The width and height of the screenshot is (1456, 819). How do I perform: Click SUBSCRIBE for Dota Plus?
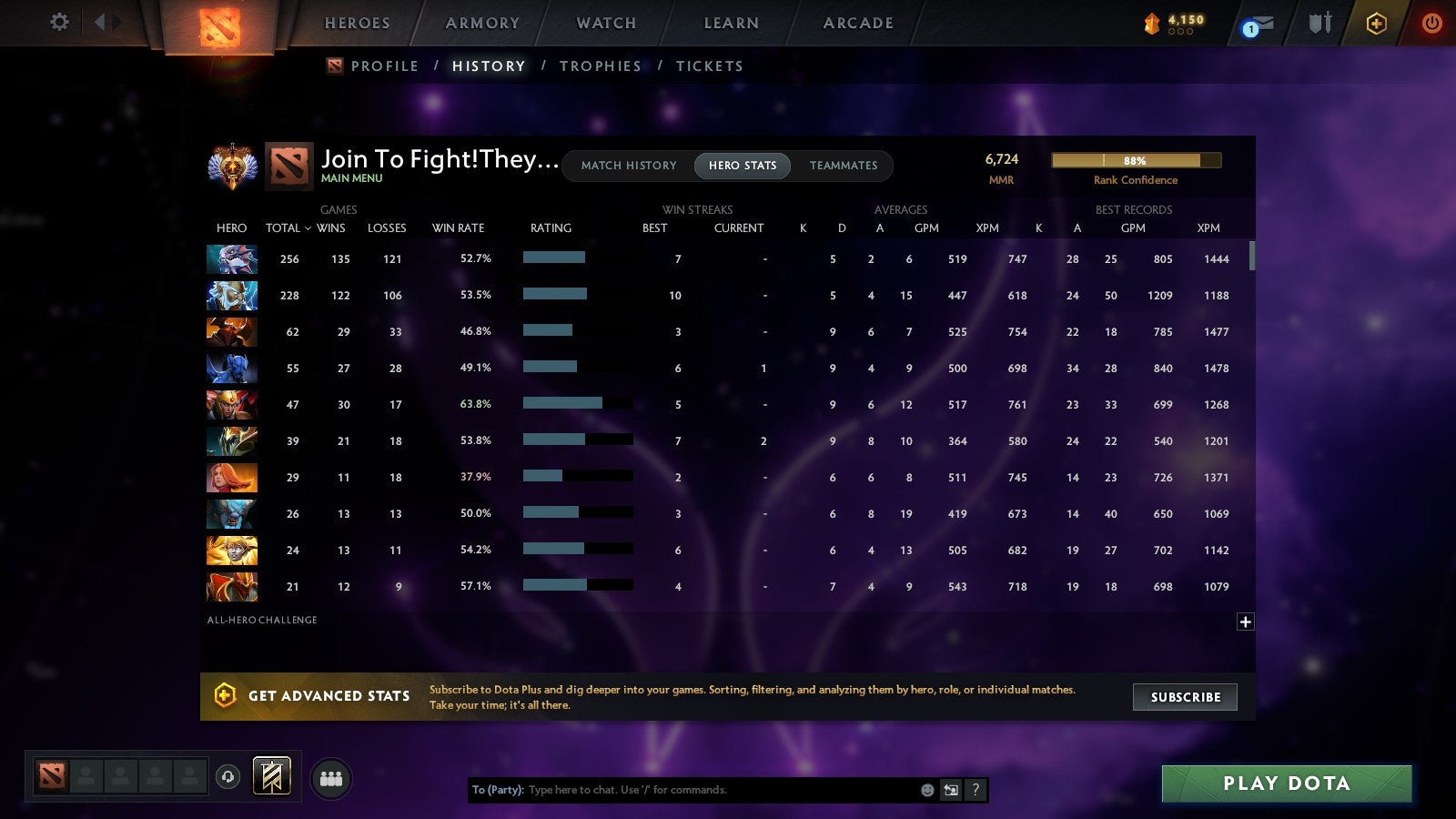click(1185, 697)
